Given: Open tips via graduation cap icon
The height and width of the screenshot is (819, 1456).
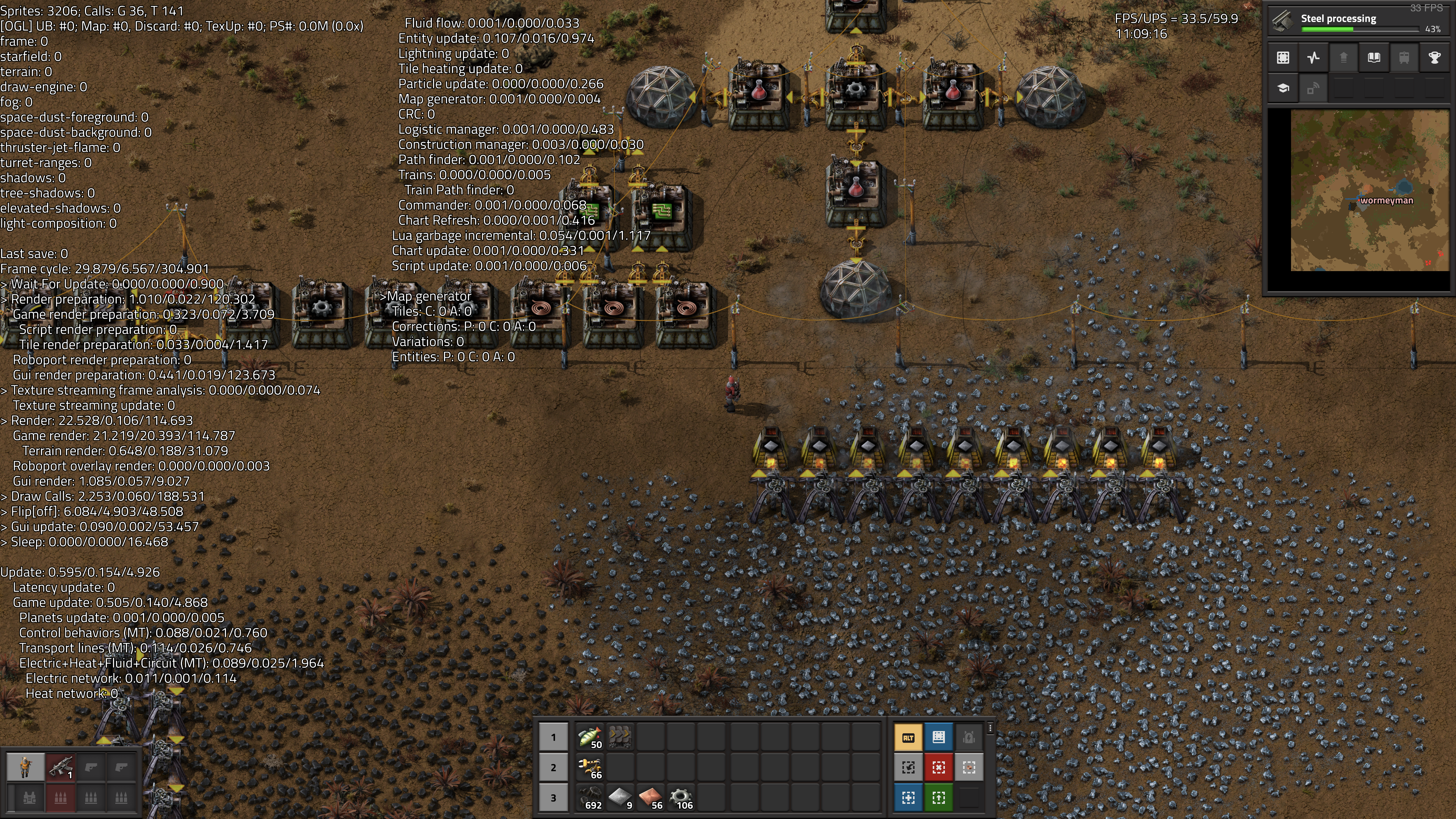Looking at the screenshot, I should [1283, 88].
